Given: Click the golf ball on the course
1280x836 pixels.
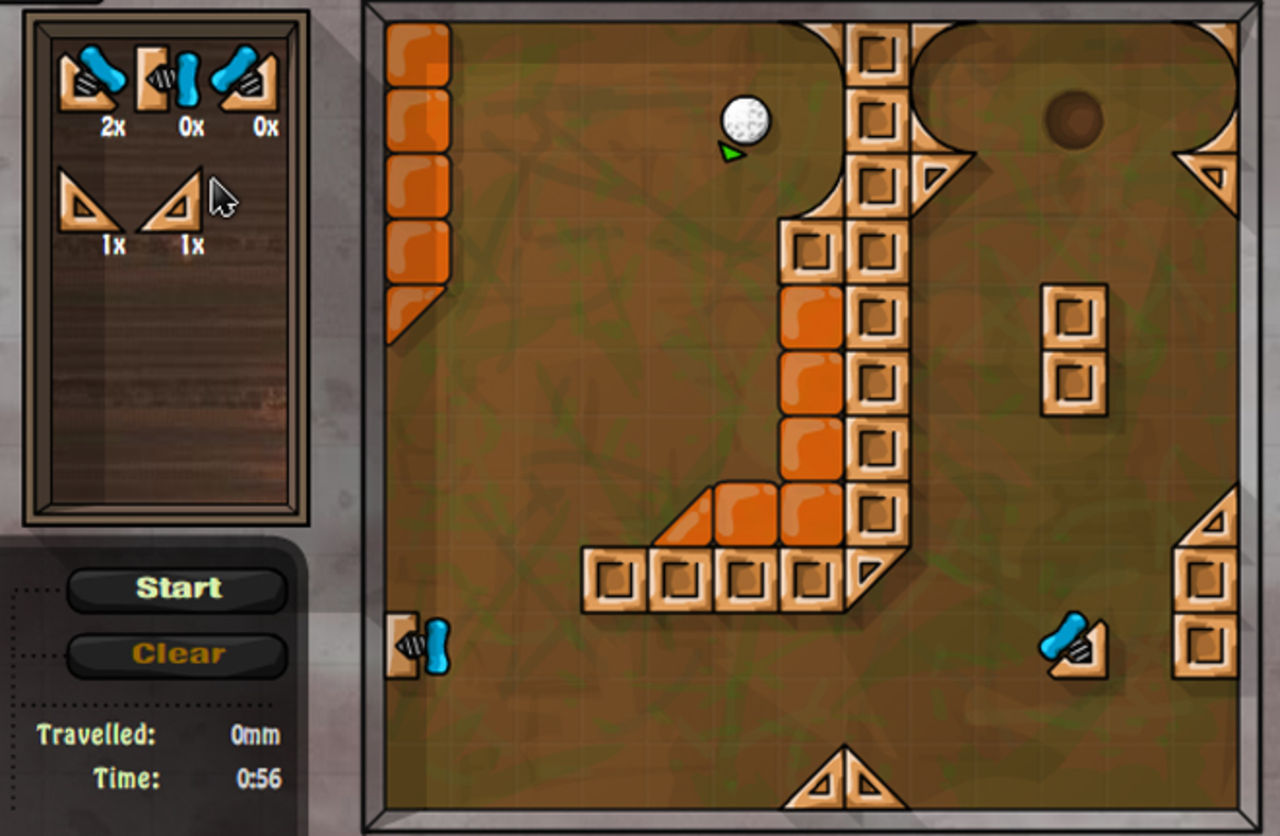Looking at the screenshot, I should point(745,121).
